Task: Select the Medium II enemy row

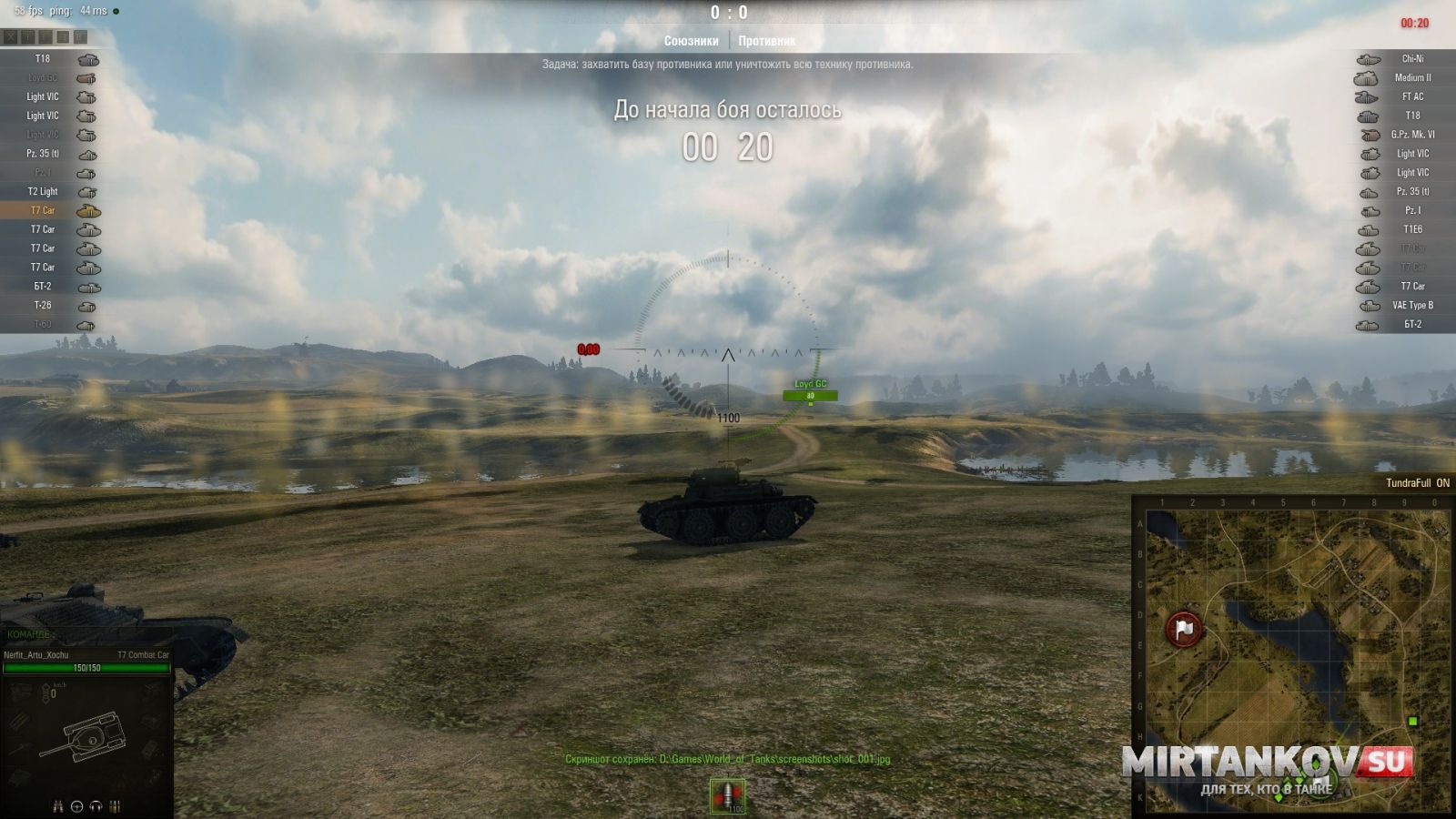Action: pos(1401,78)
